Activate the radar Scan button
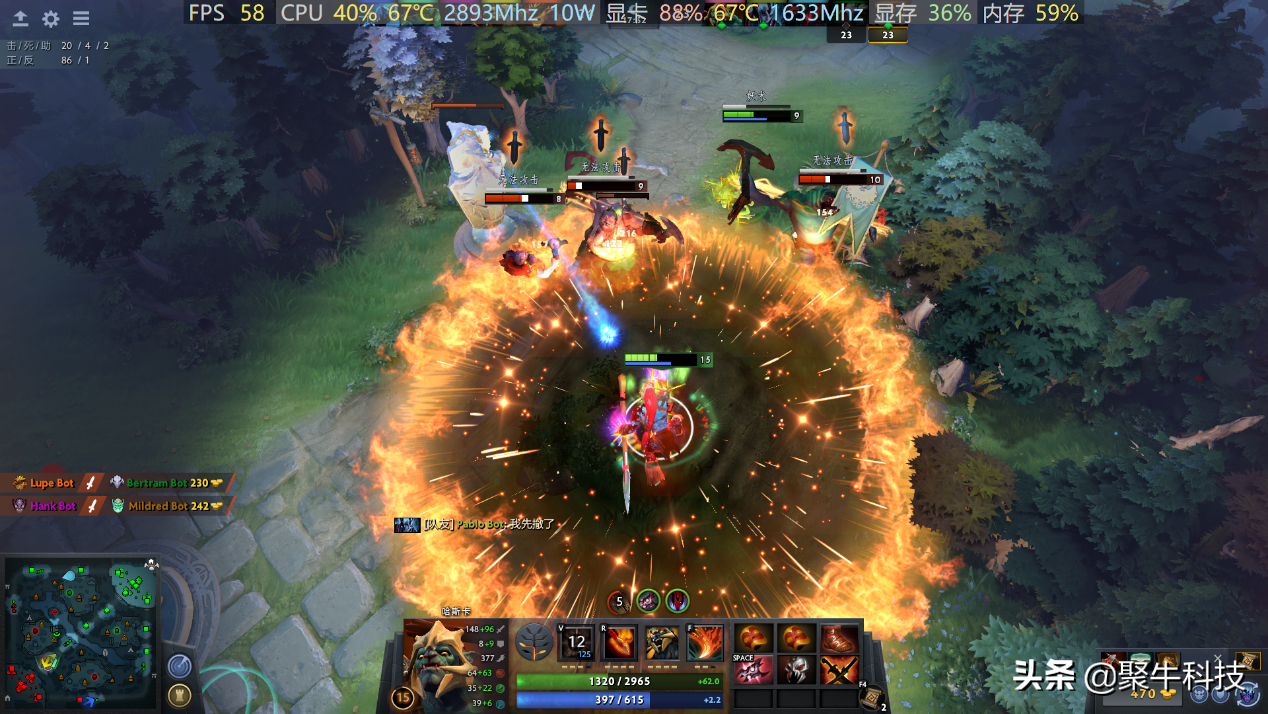The height and width of the screenshot is (714, 1268). click(179, 664)
